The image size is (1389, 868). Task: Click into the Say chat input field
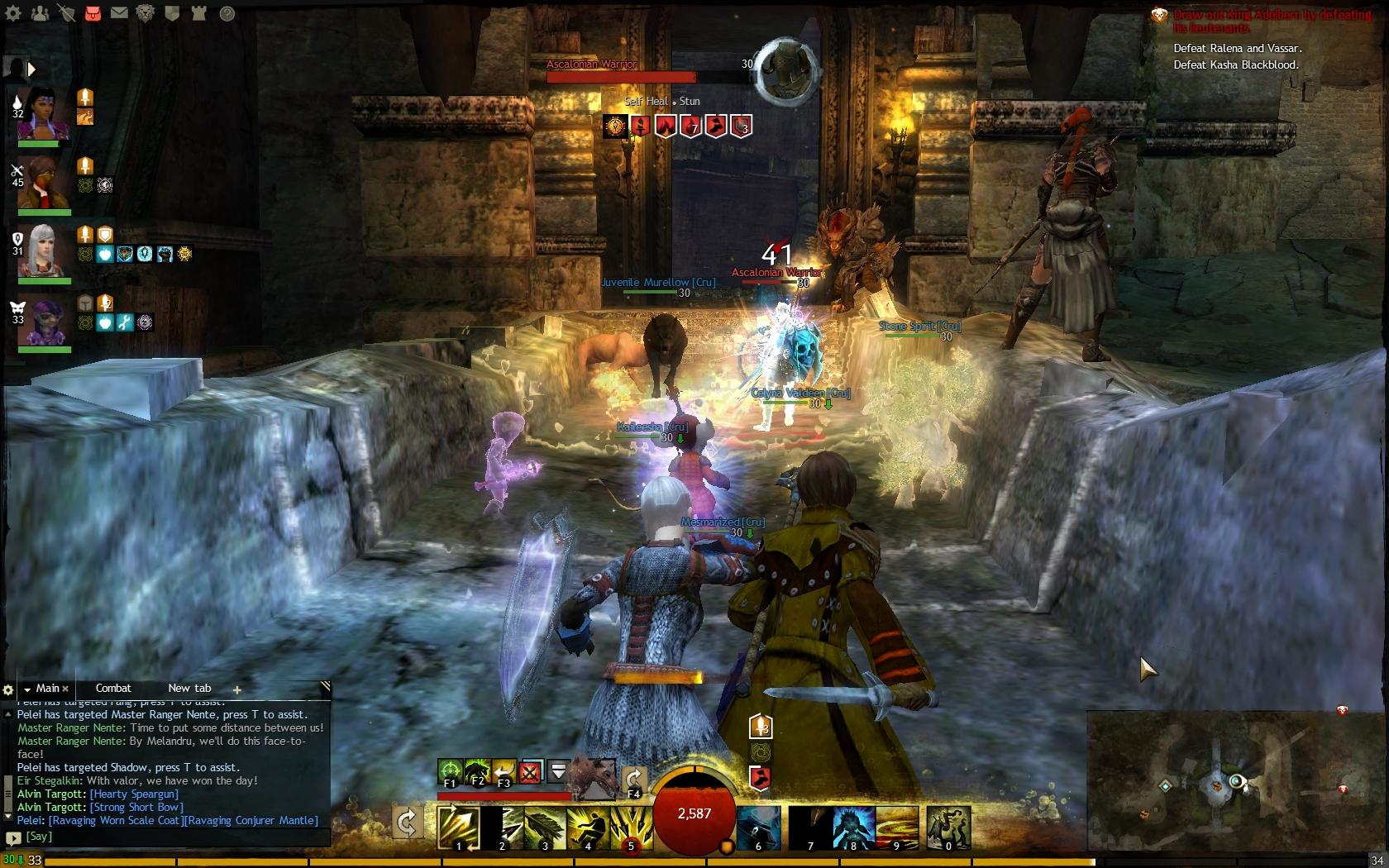(x=165, y=837)
